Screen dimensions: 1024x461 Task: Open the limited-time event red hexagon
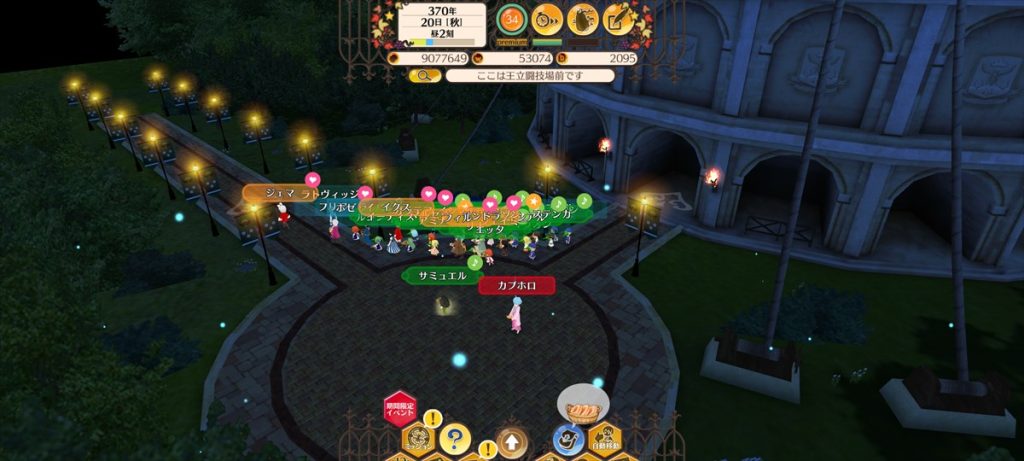(x=399, y=411)
